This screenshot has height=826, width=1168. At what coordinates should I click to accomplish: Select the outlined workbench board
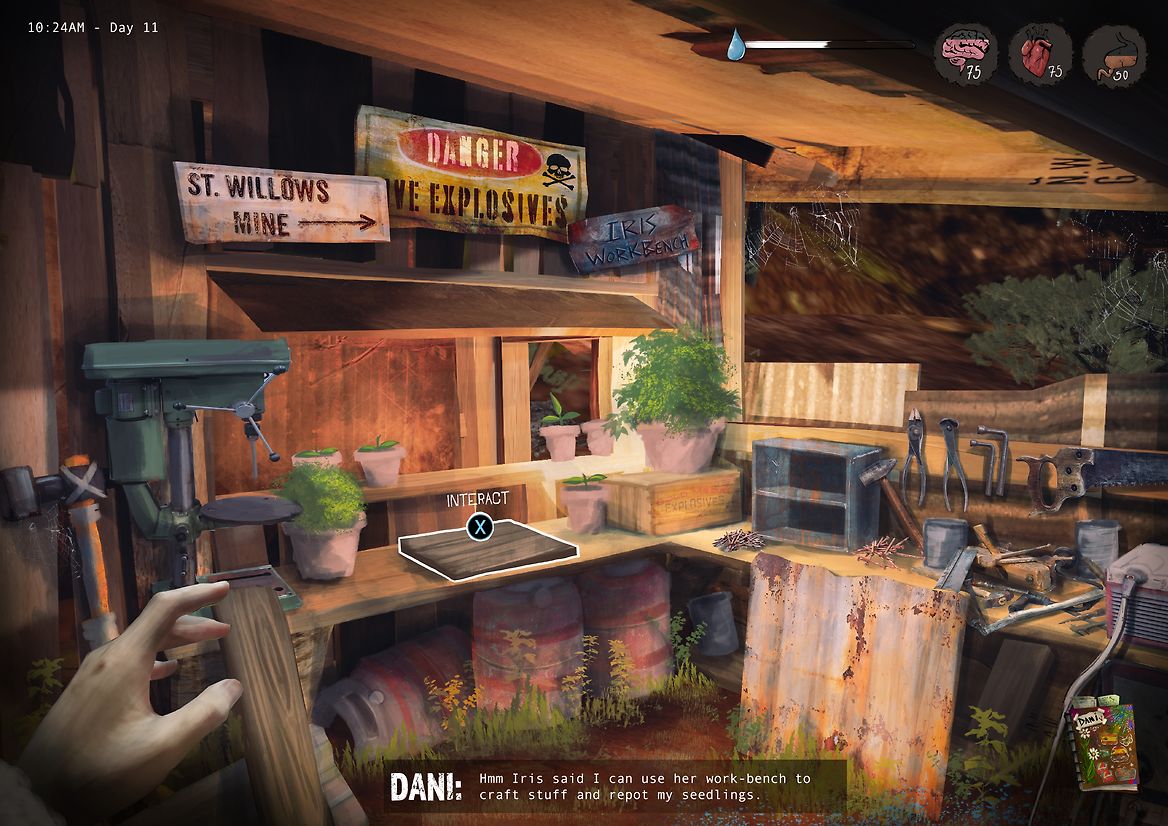click(488, 550)
